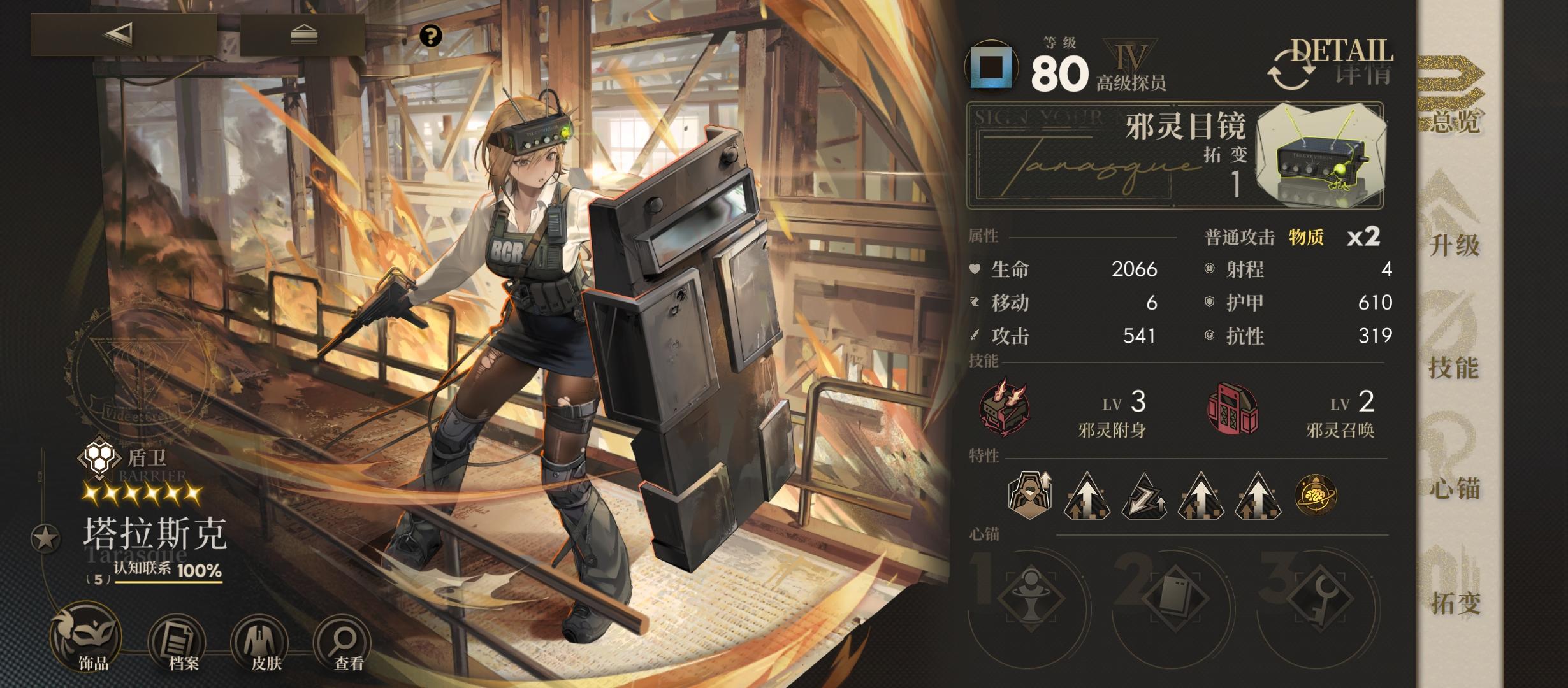The image size is (1568, 688).
Task: Select the first 心锚 slot with trophy
Action: [1030, 598]
